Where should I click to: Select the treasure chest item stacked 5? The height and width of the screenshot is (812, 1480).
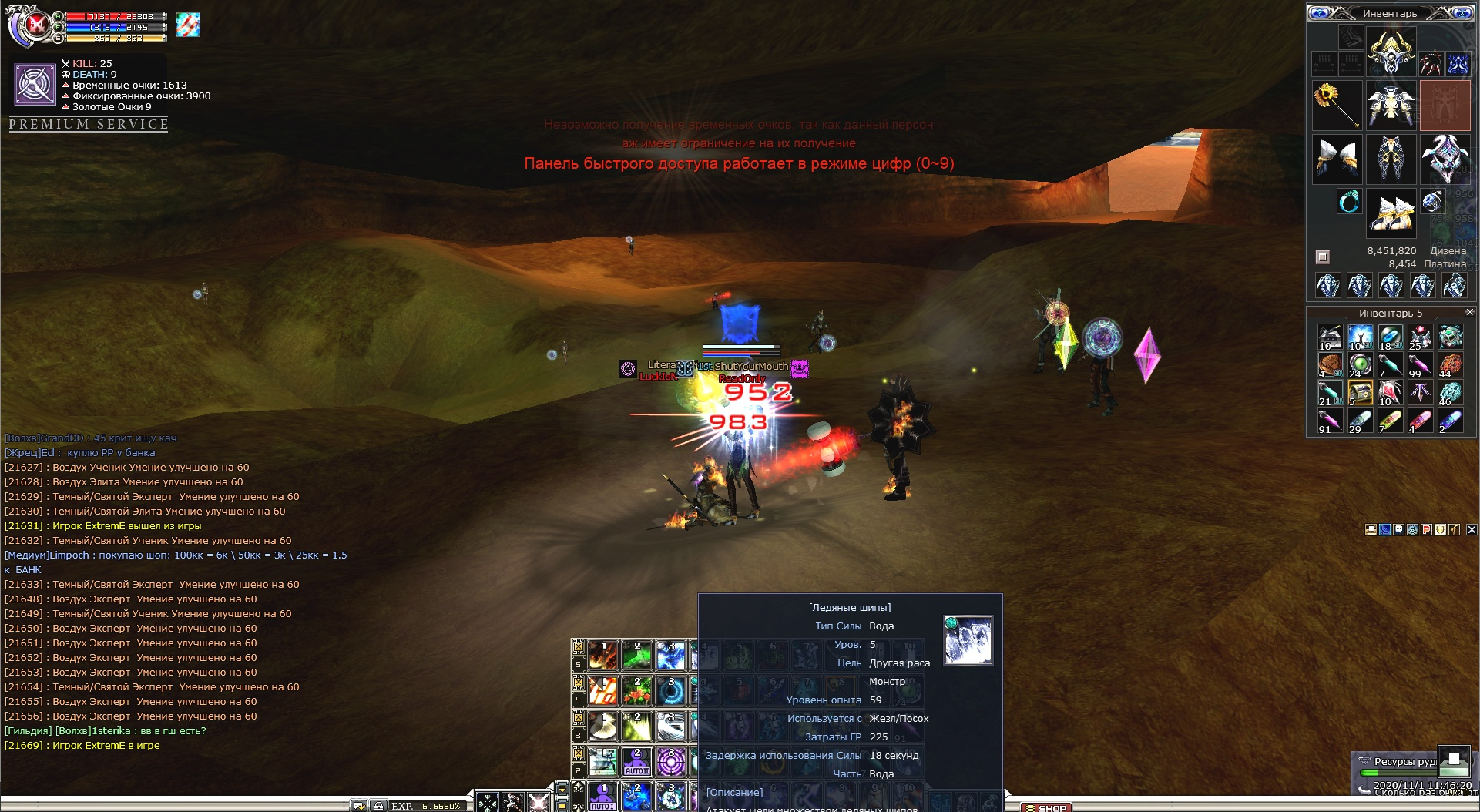tap(1360, 393)
